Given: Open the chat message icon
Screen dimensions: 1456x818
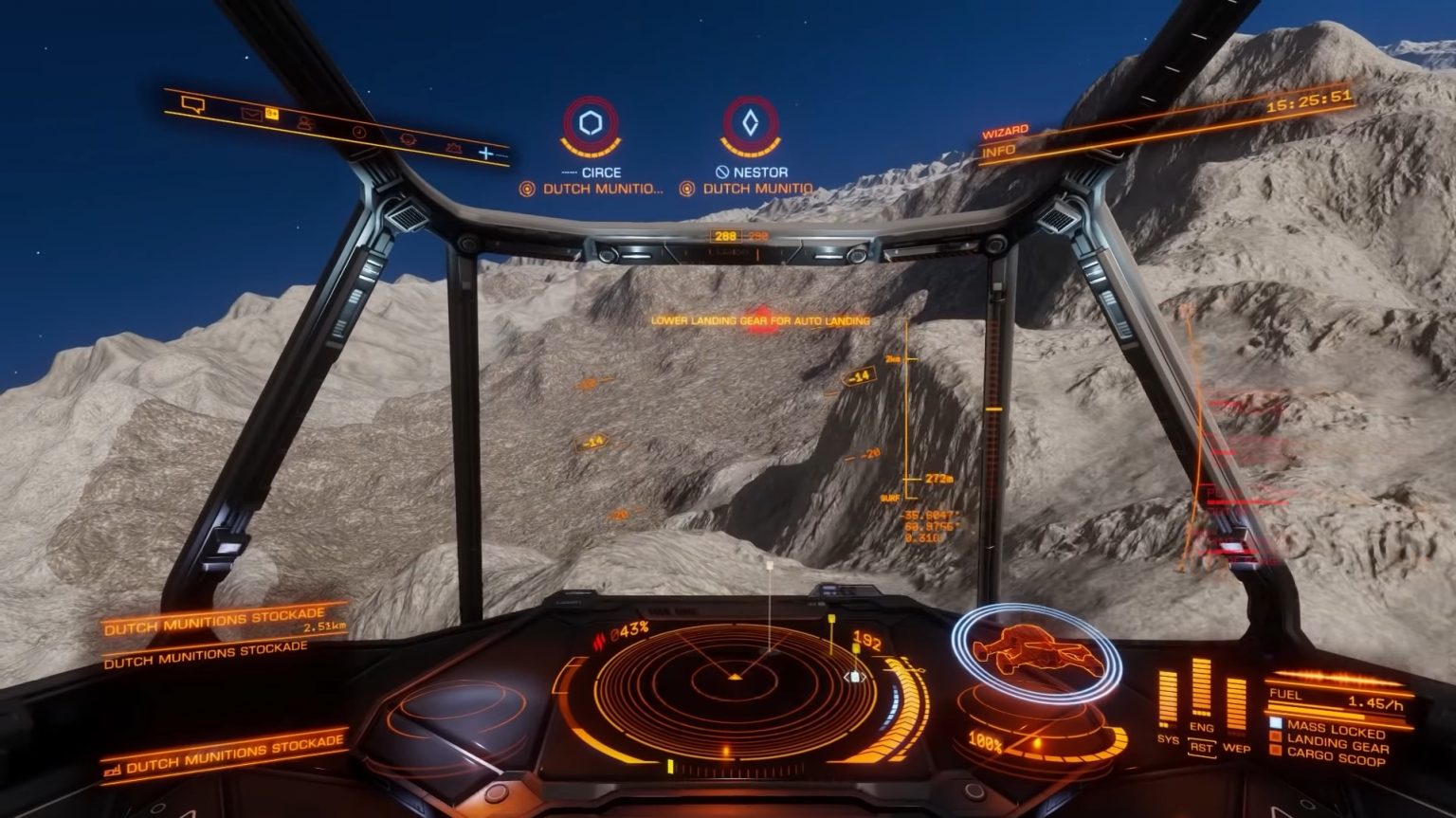Looking at the screenshot, I should pos(192,104).
